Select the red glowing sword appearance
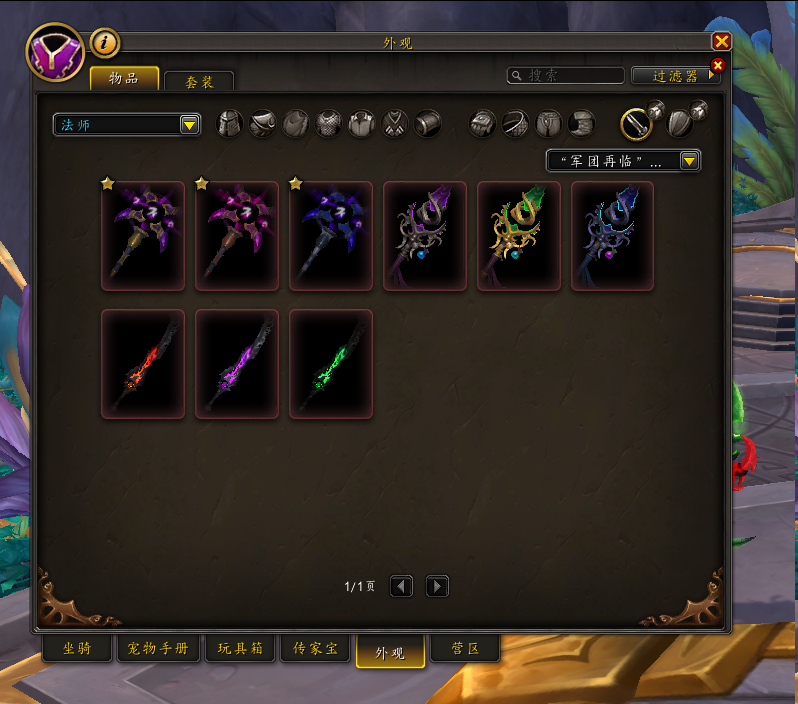This screenshot has width=798, height=704. (x=143, y=364)
